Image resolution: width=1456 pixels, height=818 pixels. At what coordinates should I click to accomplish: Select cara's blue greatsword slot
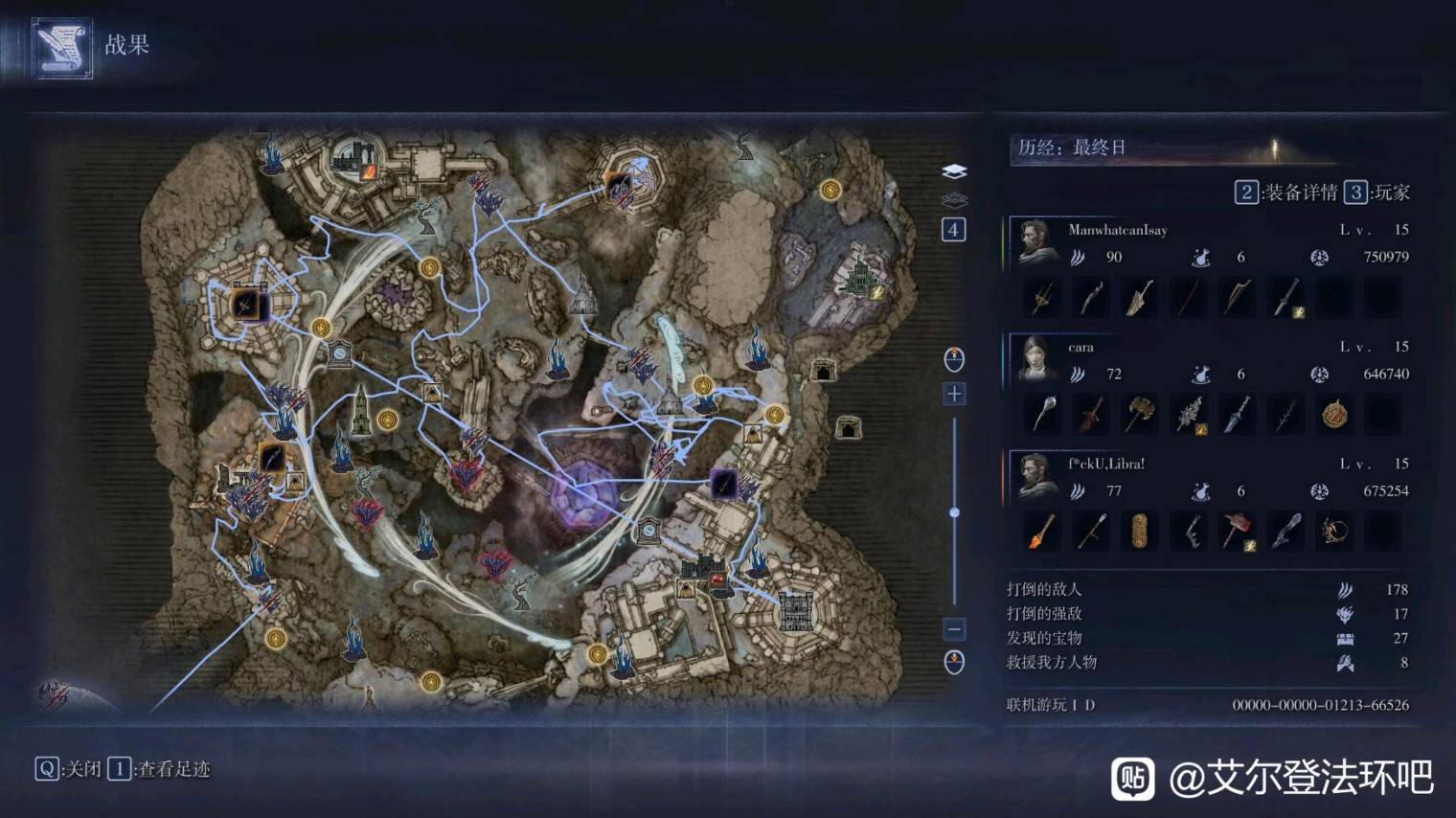(x=1237, y=415)
